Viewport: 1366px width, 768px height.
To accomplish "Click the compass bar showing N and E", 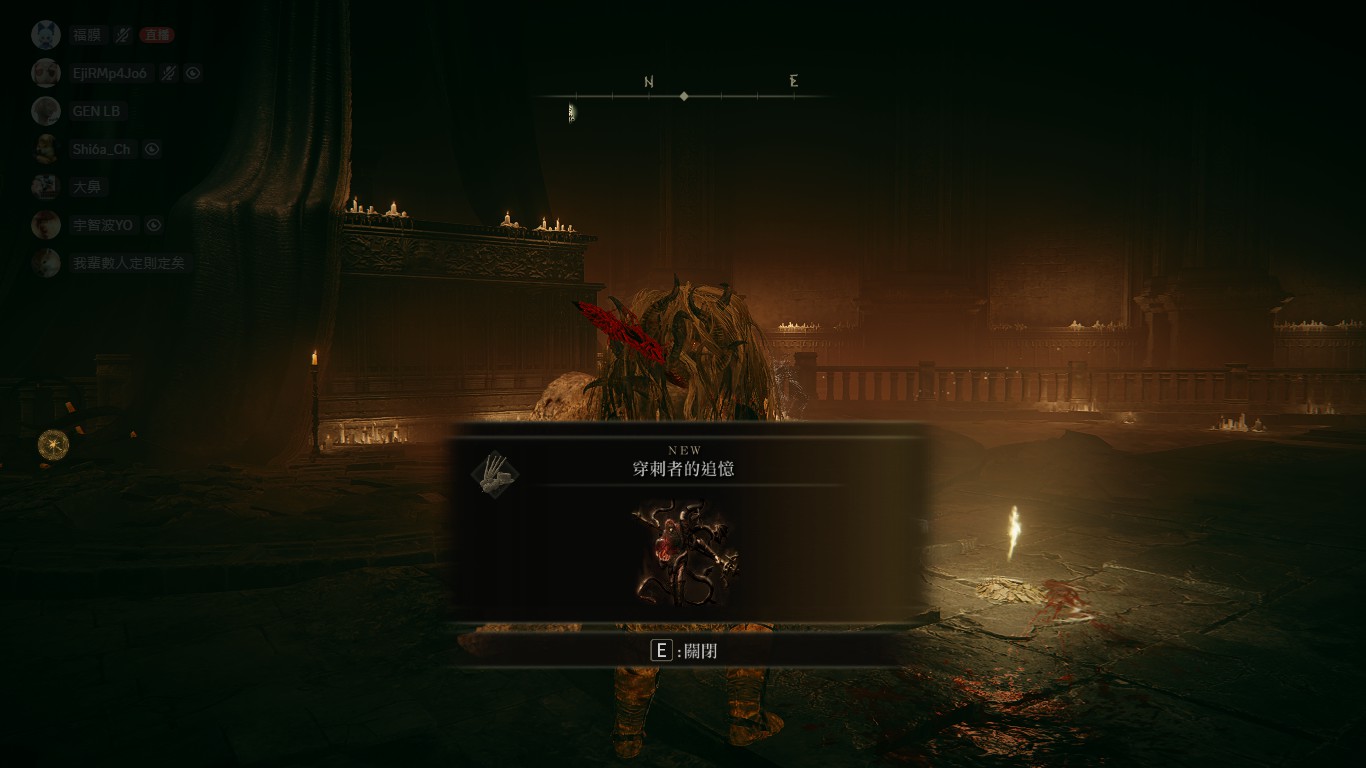I will (684, 95).
